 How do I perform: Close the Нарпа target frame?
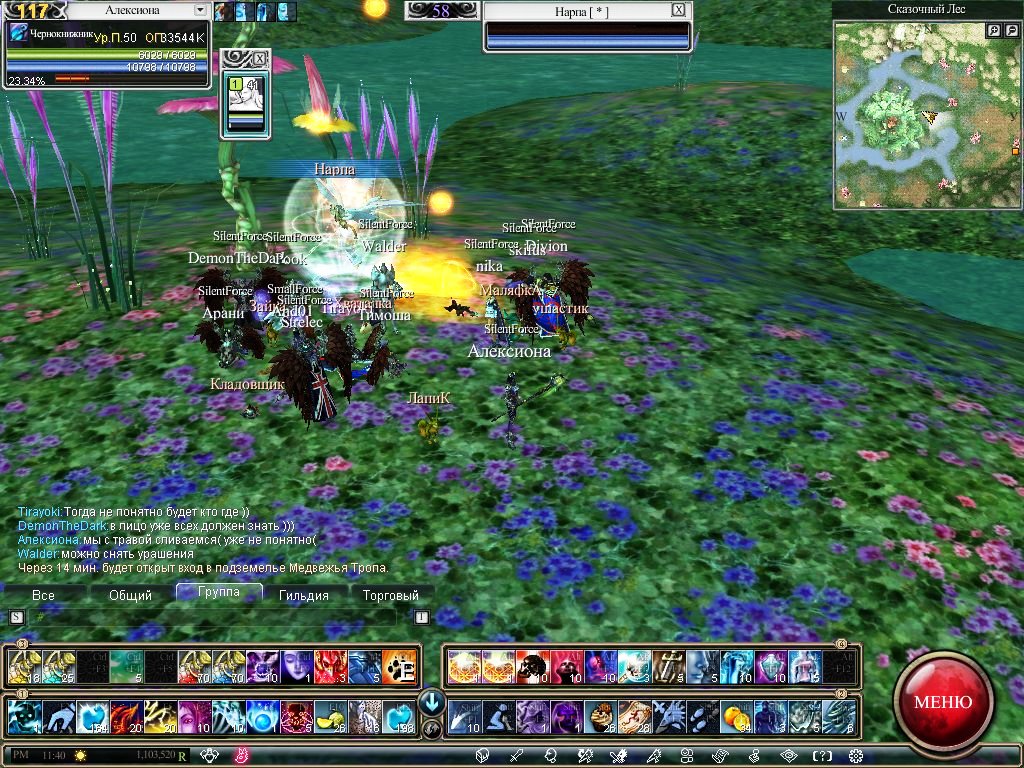(x=679, y=10)
